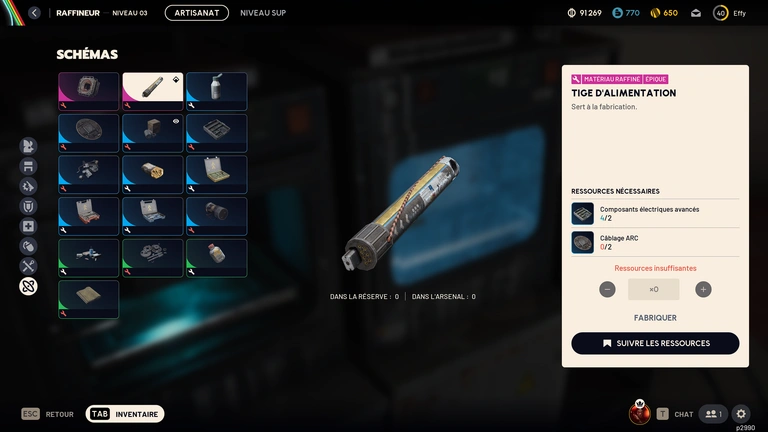This screenshot has width=768, height=432.
Task: Switch to the Artisanat tab
Action: [x=196, y=13]
